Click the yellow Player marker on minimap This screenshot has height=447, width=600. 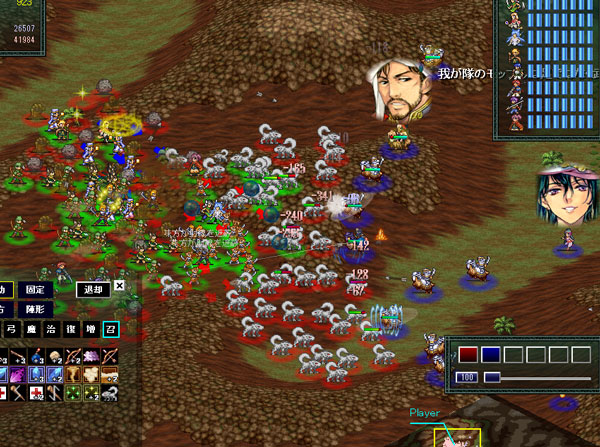pos(456,437)
